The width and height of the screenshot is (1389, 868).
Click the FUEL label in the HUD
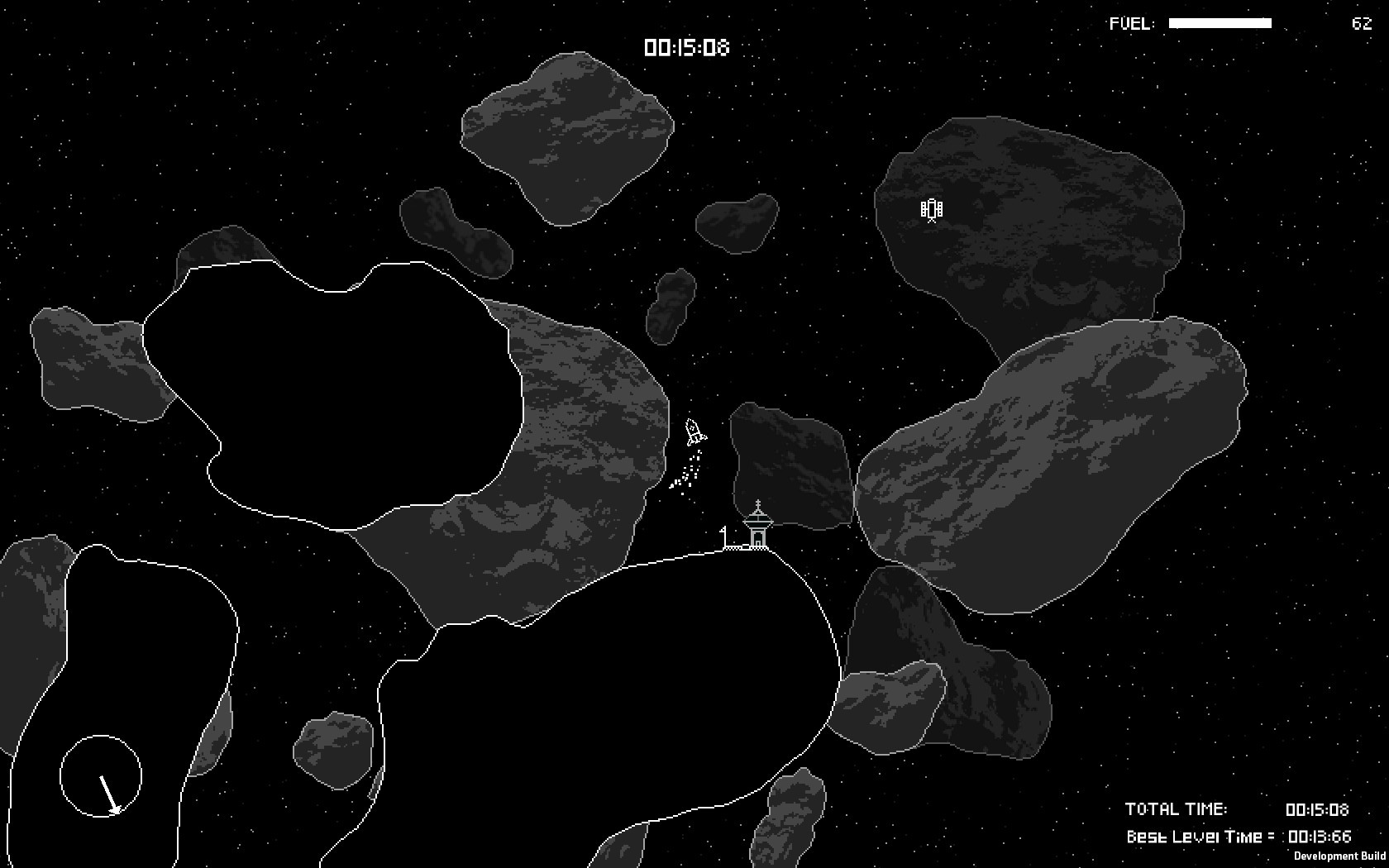pyautogui.click(x=1131, y=22)
